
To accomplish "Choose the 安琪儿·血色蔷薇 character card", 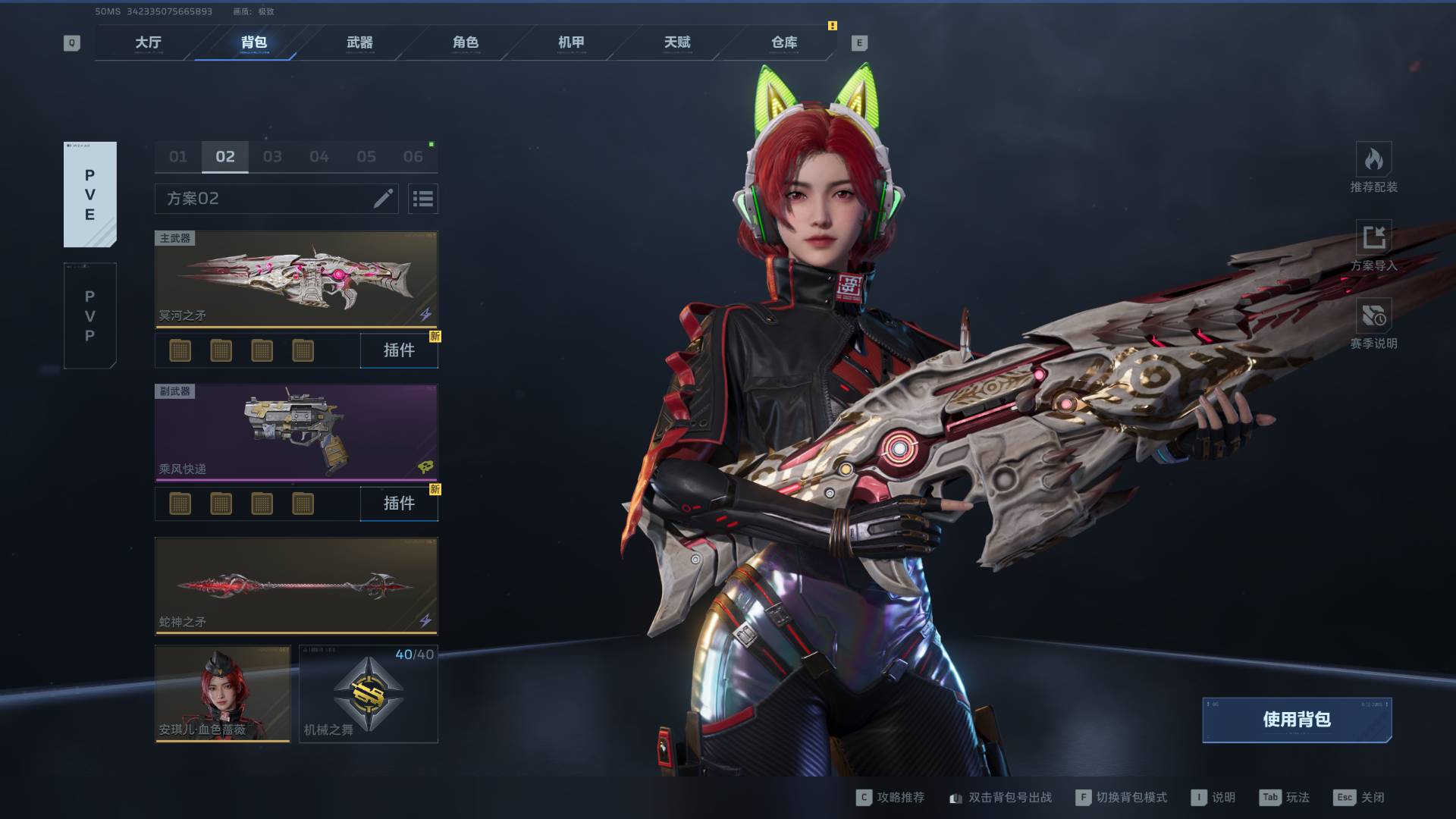I will (x=222, y=693).
